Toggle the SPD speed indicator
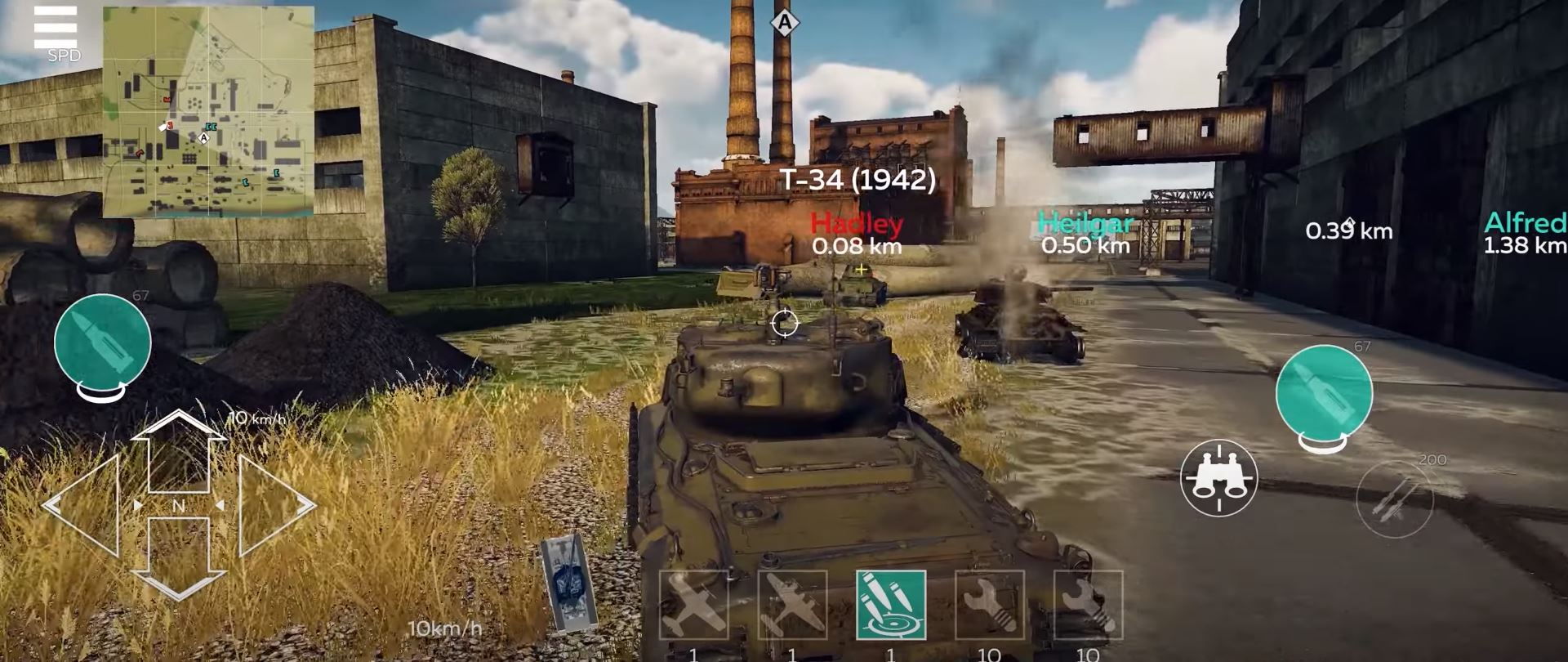1568x662 pixels. coord(65,55)
